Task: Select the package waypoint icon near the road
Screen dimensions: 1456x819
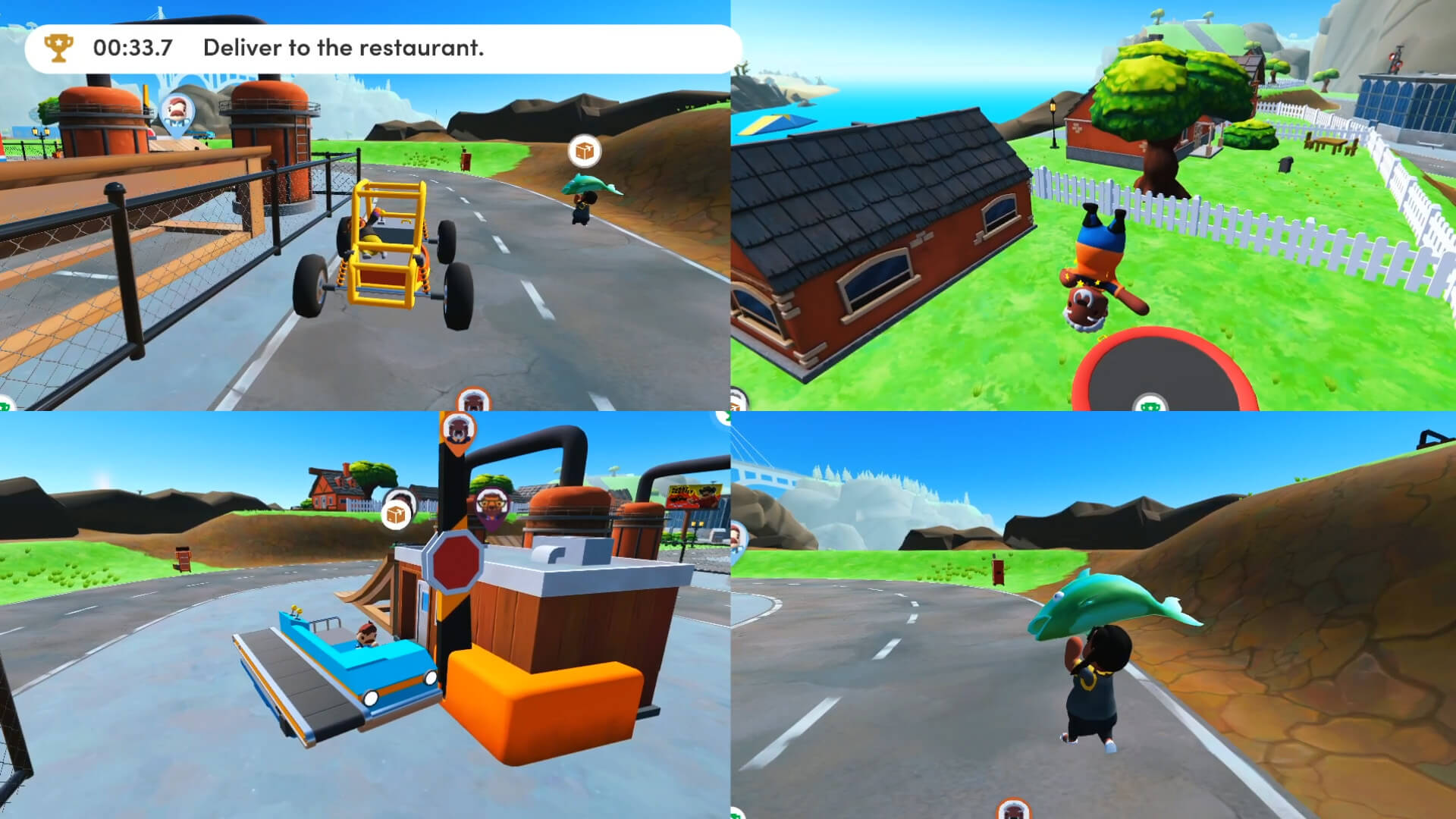Action: click(x=584, y=150)
